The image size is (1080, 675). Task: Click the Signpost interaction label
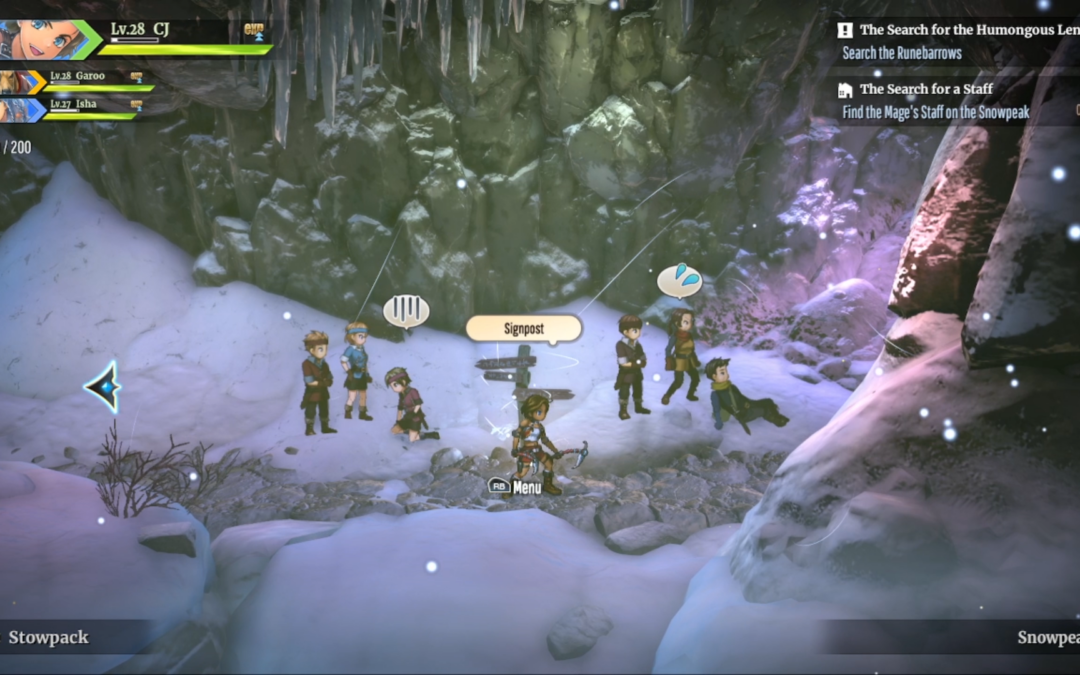(x=524, y=328)
